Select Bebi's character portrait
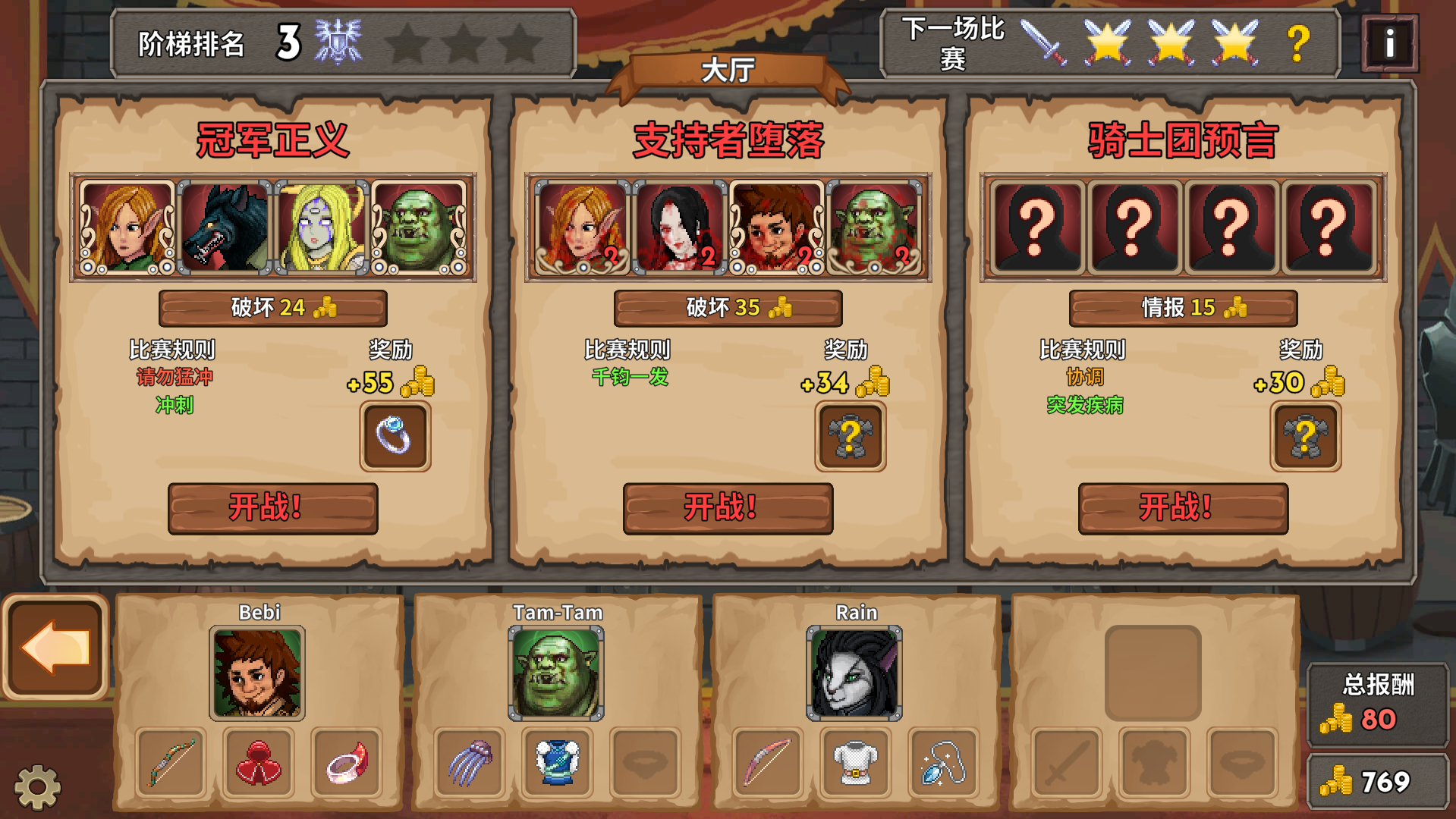1456x819 pixels. [x=257, y=673]
